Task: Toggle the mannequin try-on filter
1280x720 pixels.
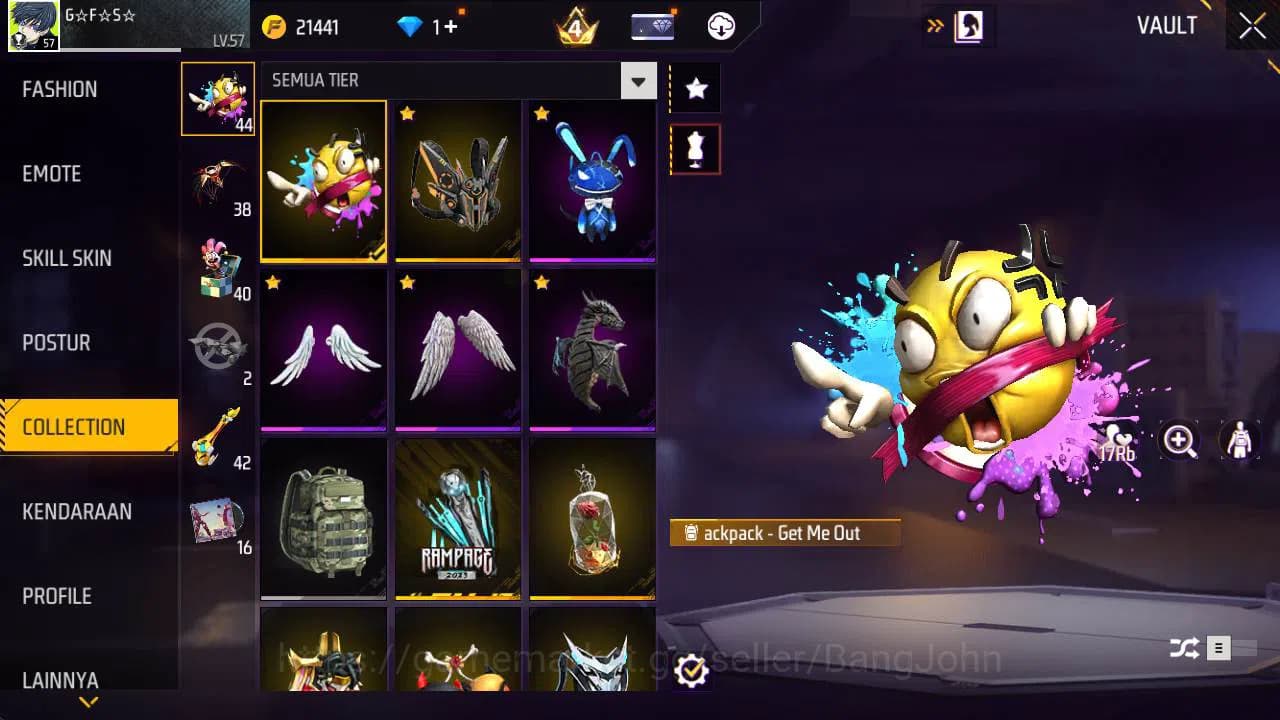Action: coord(695,148)
